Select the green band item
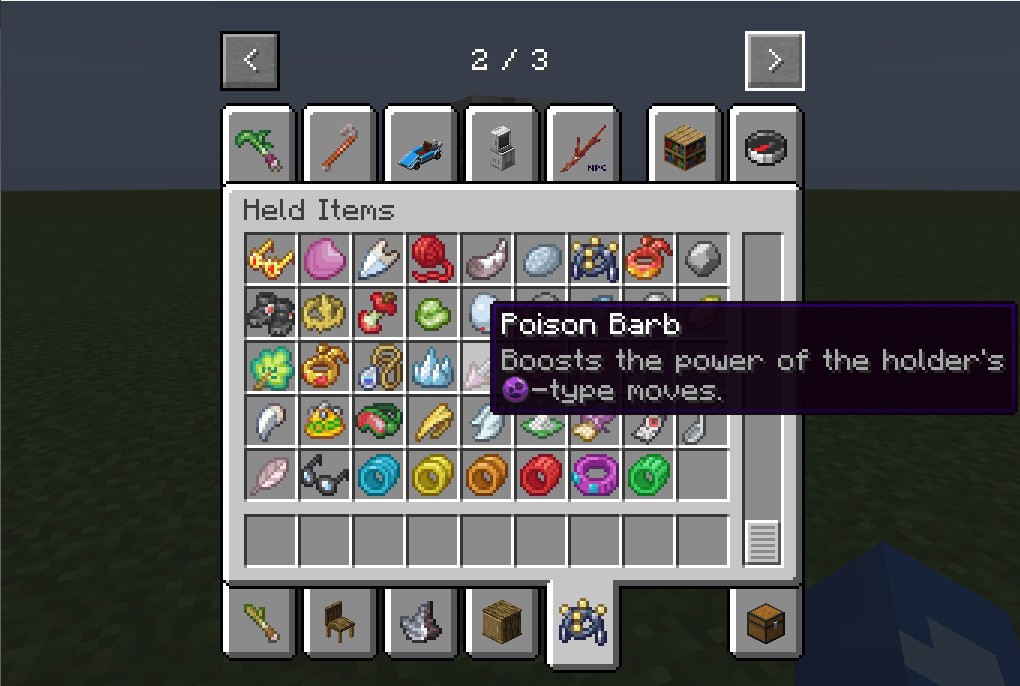This screenshot has height=686, width=1020. pyautogui.click(x=649, y=475)
